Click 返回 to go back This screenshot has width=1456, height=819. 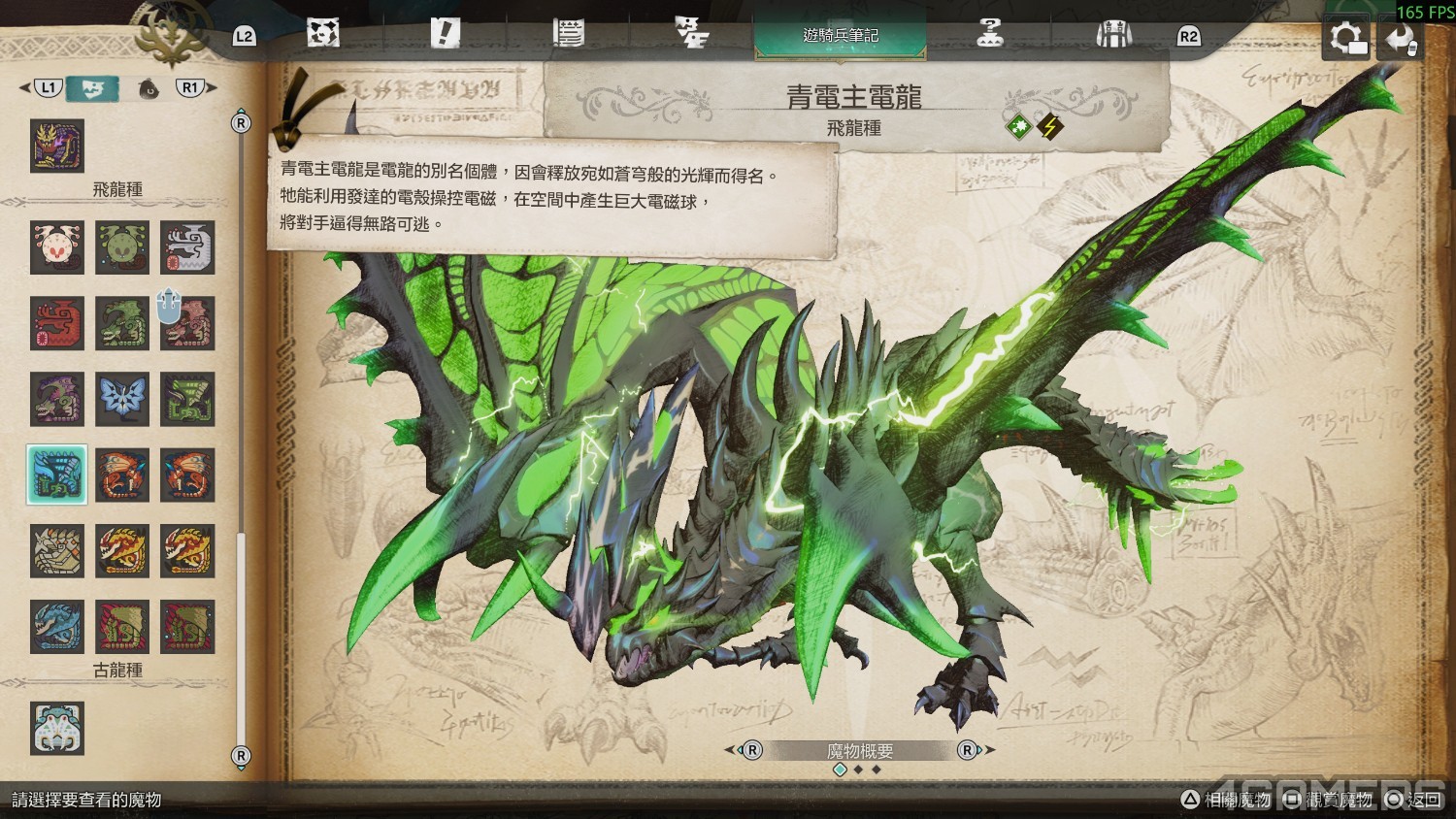tap(1422, 801)
